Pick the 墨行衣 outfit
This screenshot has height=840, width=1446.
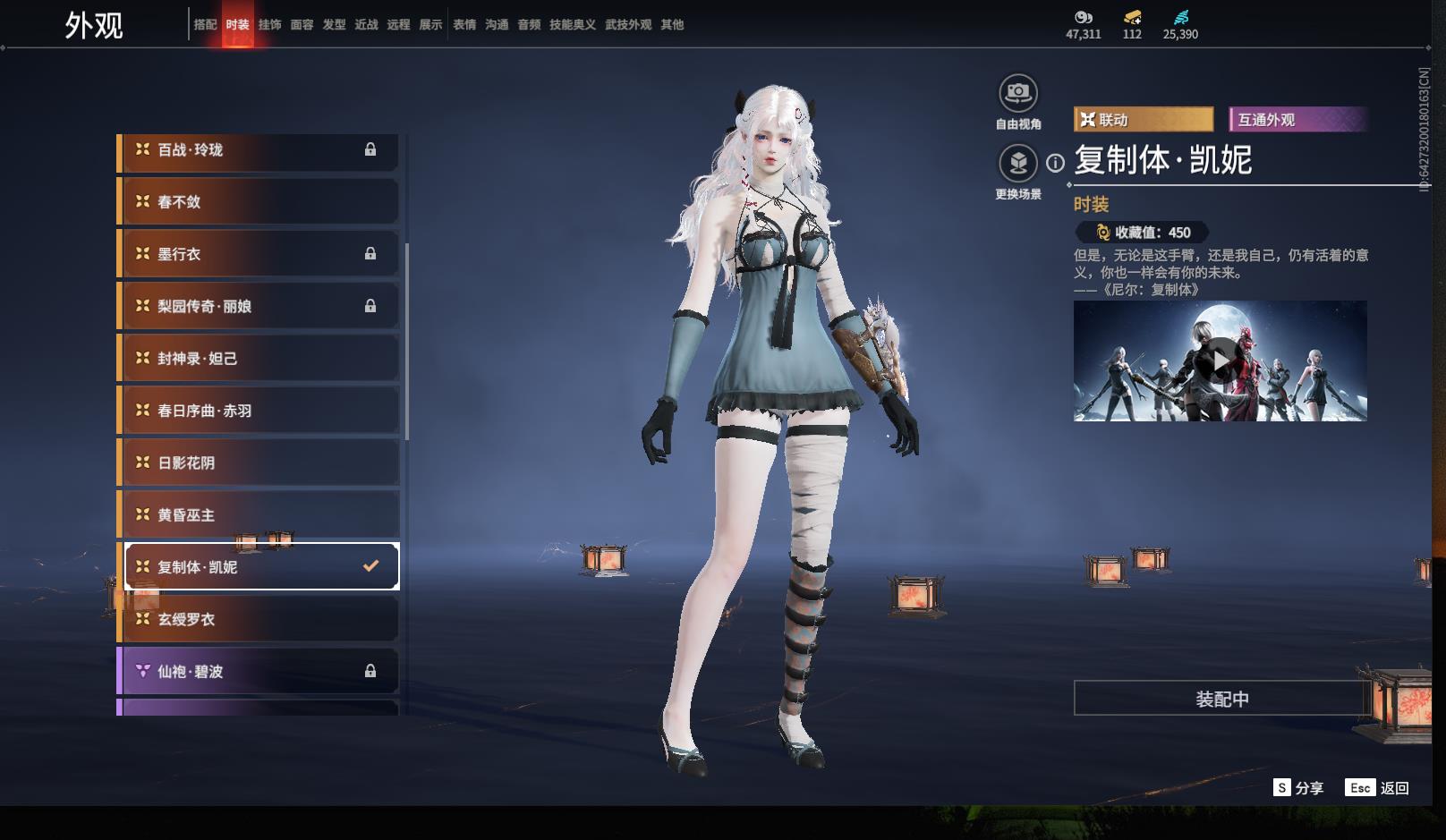tap(259, 254)
